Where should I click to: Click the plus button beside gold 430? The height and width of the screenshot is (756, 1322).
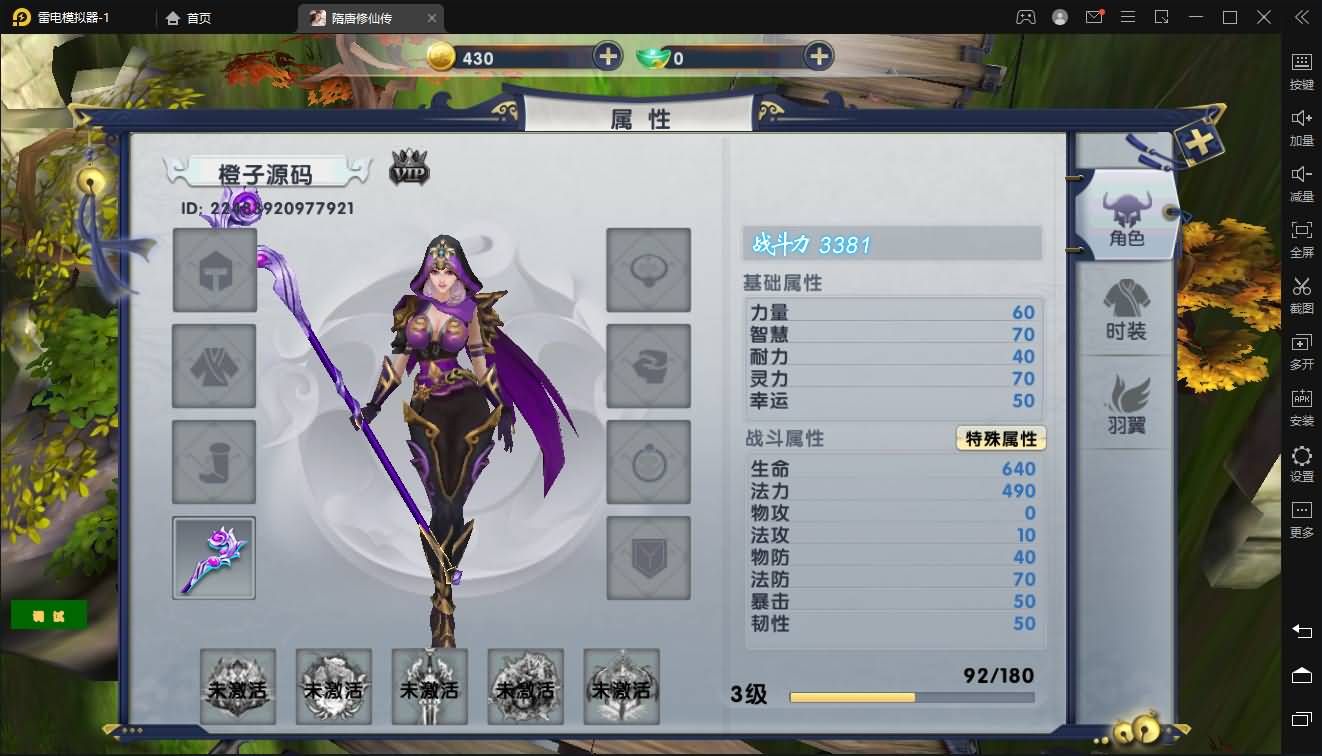[607, 56]
